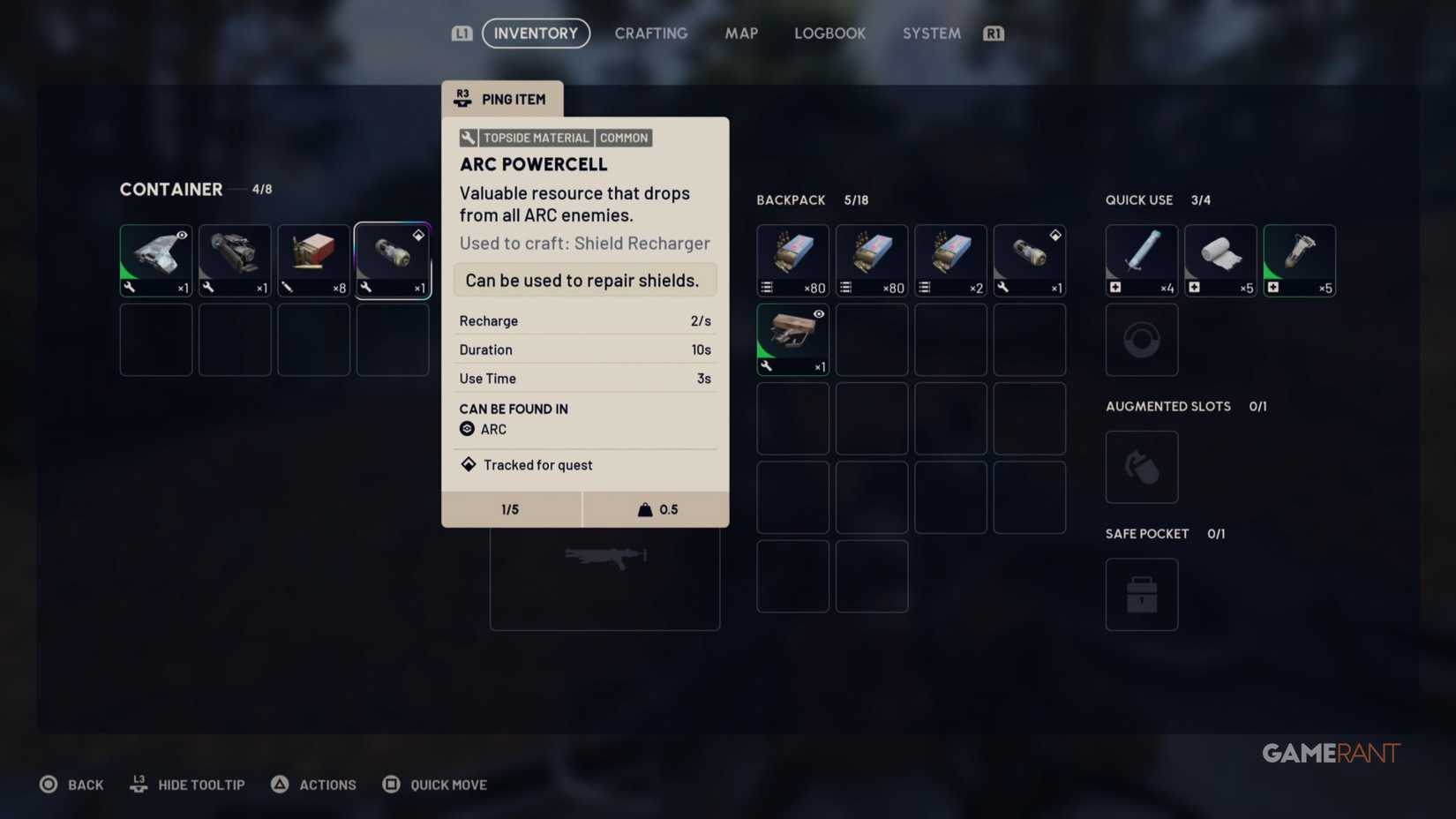
Task: Click the Safe Pocket briefcase icon
Action: [x=1141, y=594]
